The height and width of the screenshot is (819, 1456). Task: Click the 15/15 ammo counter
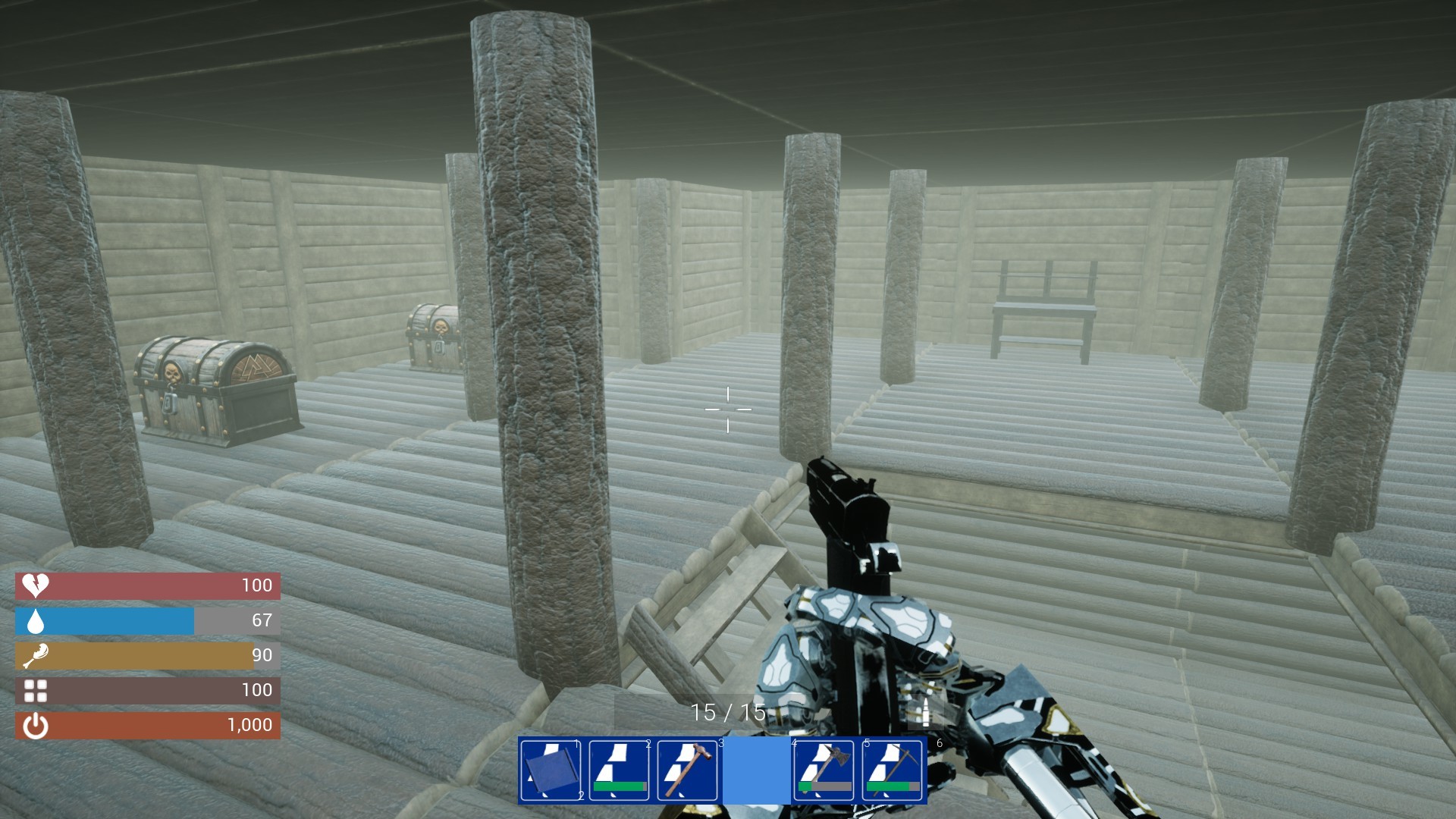726,712
